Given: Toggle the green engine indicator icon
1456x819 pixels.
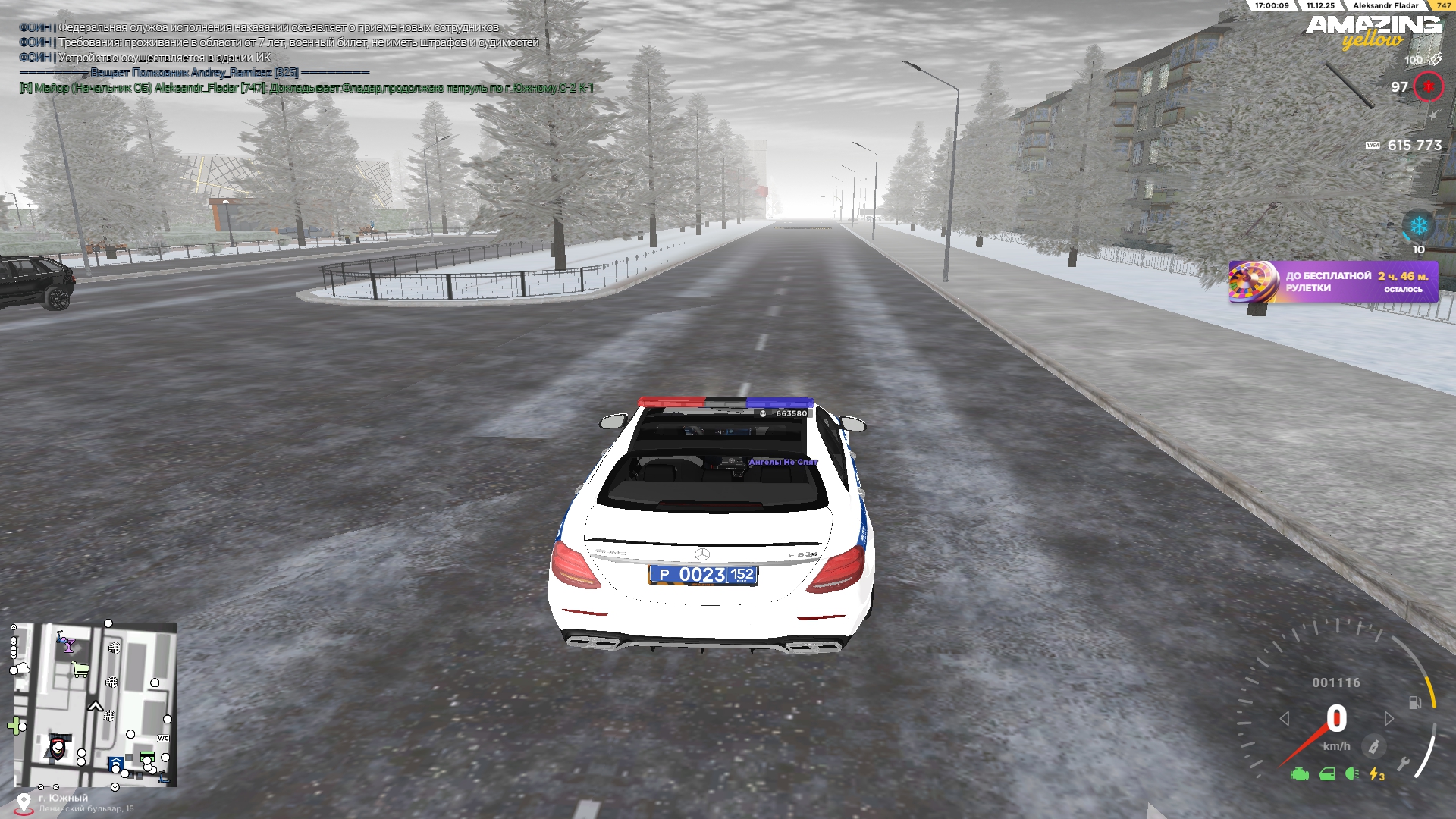Looking at the screenshot, I should coord(1300,774).
